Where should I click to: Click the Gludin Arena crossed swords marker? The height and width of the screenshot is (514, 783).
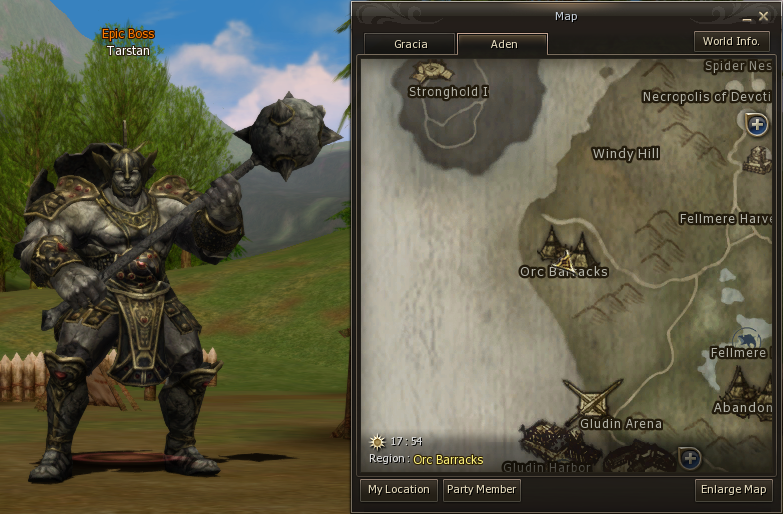(x=592, y=399)
